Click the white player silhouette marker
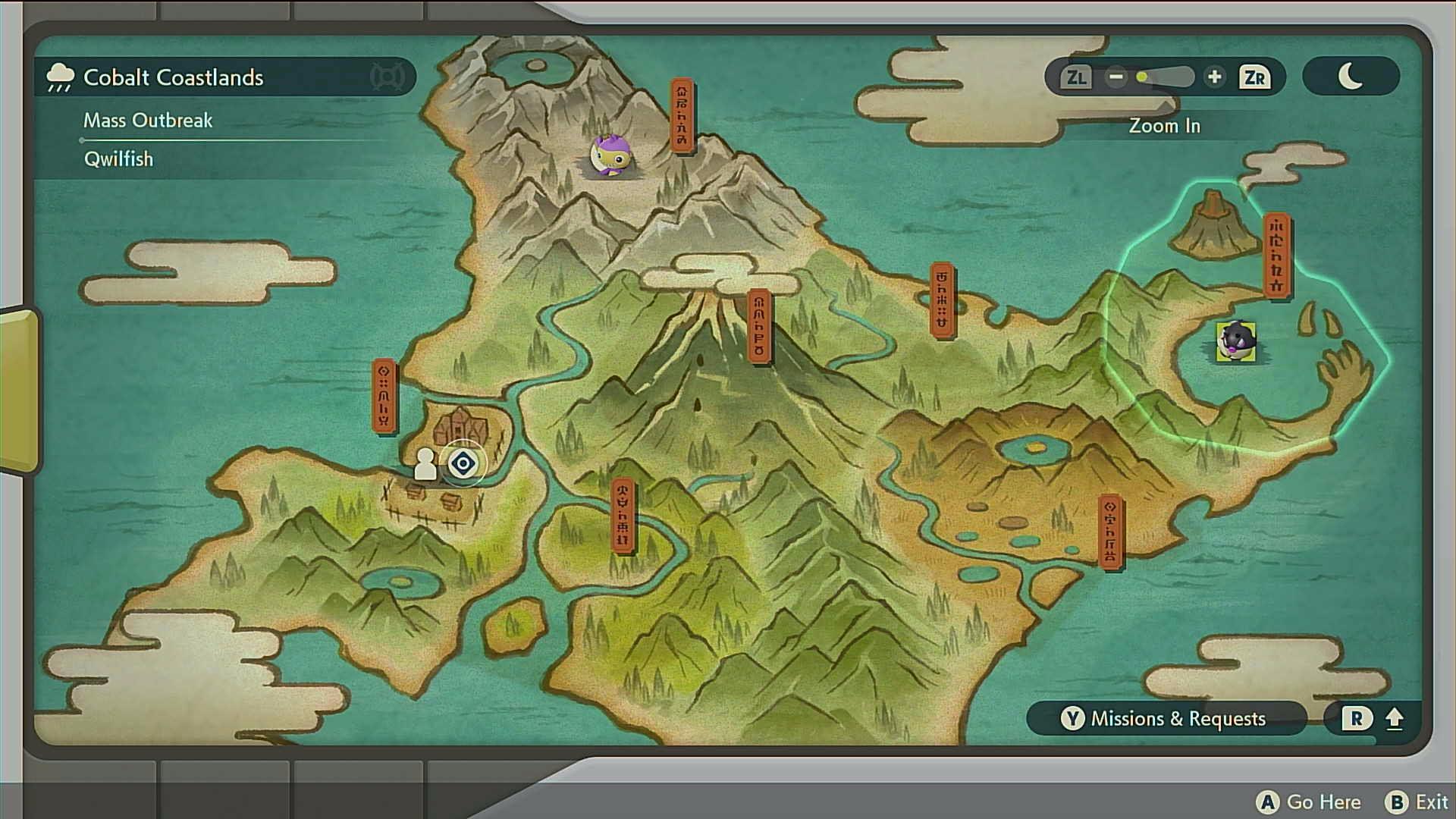Viewport: 1456px width, 819px height. (x=425, y=464)
